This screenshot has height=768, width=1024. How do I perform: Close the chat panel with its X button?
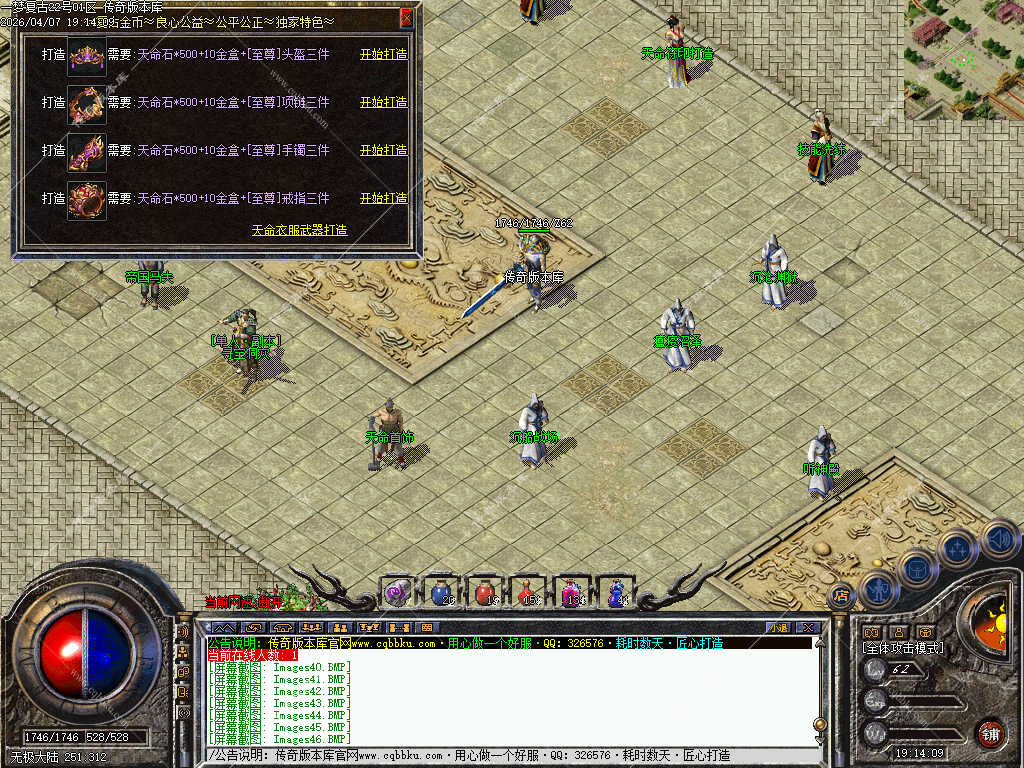tap(808, 627)
